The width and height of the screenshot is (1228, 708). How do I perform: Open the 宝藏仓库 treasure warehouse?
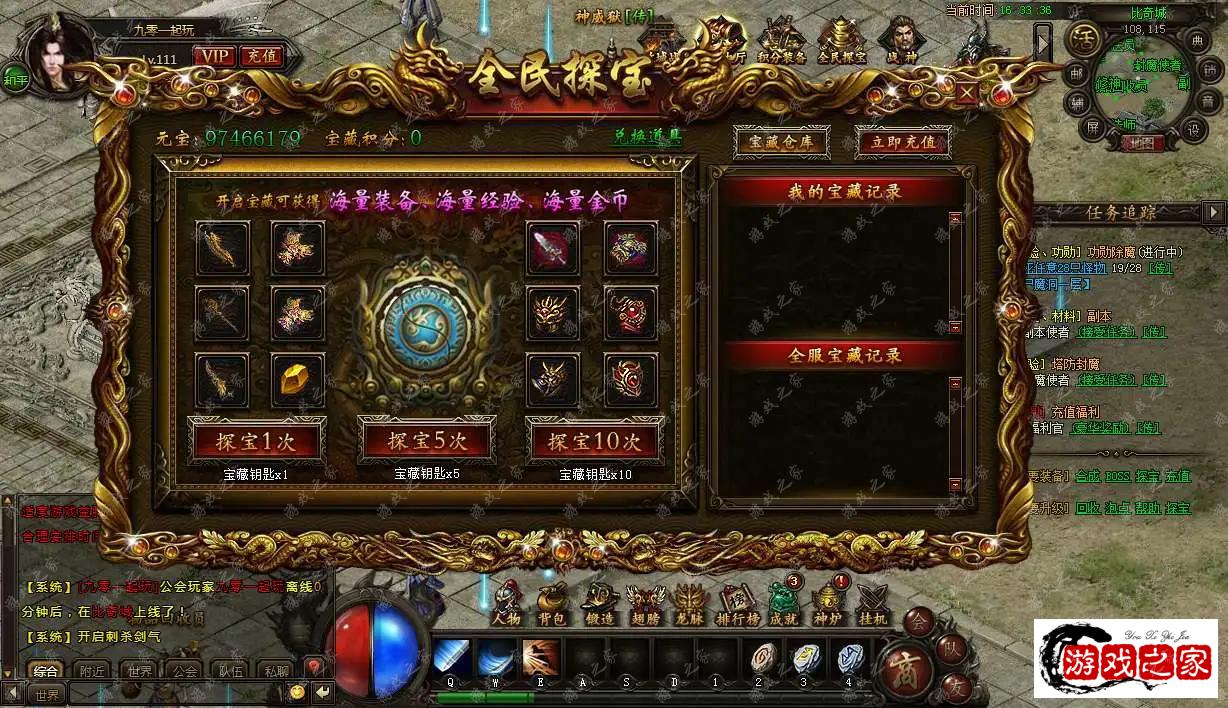point(781,142)
